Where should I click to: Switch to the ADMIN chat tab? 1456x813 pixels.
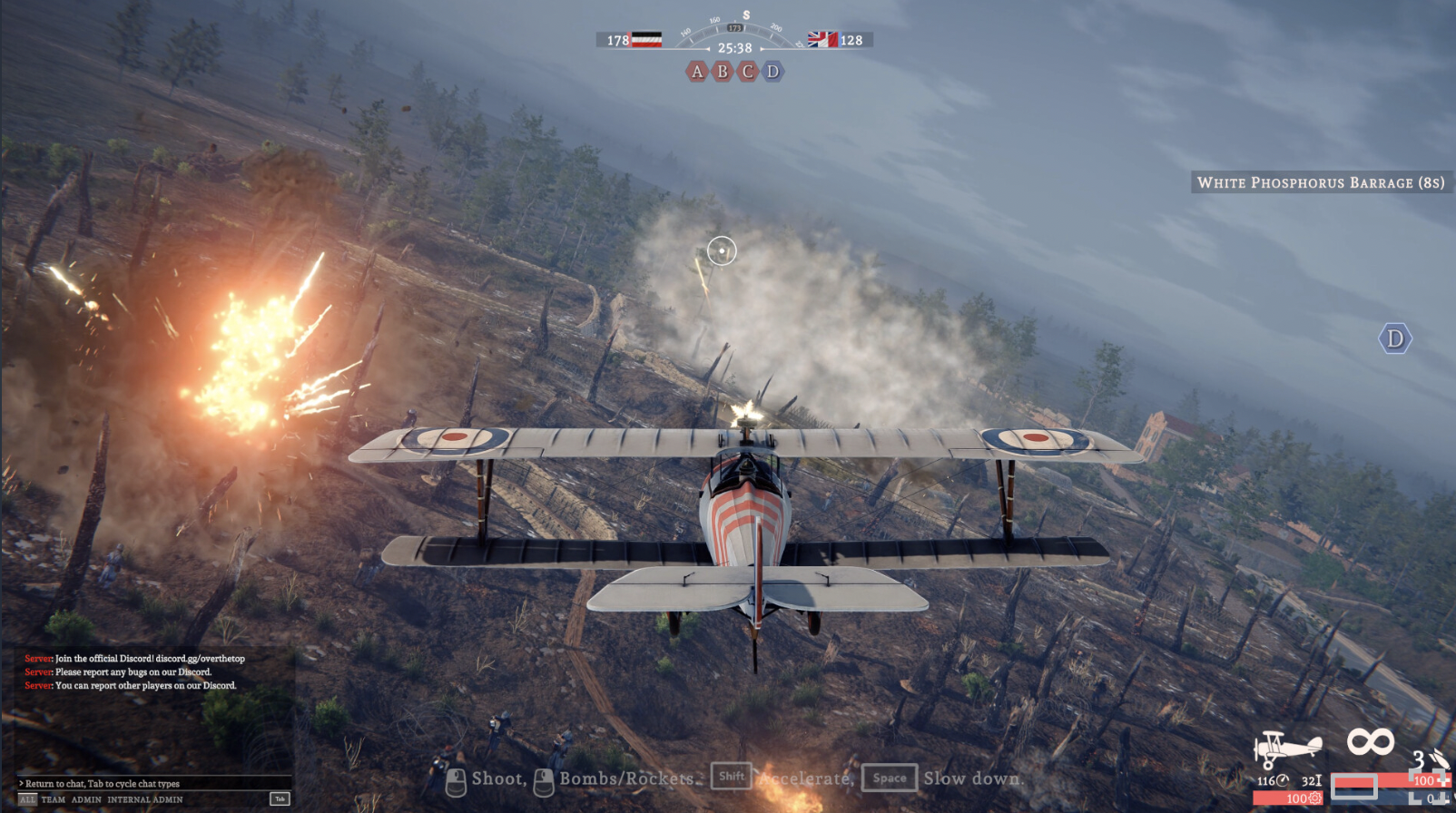click(86, 799)
